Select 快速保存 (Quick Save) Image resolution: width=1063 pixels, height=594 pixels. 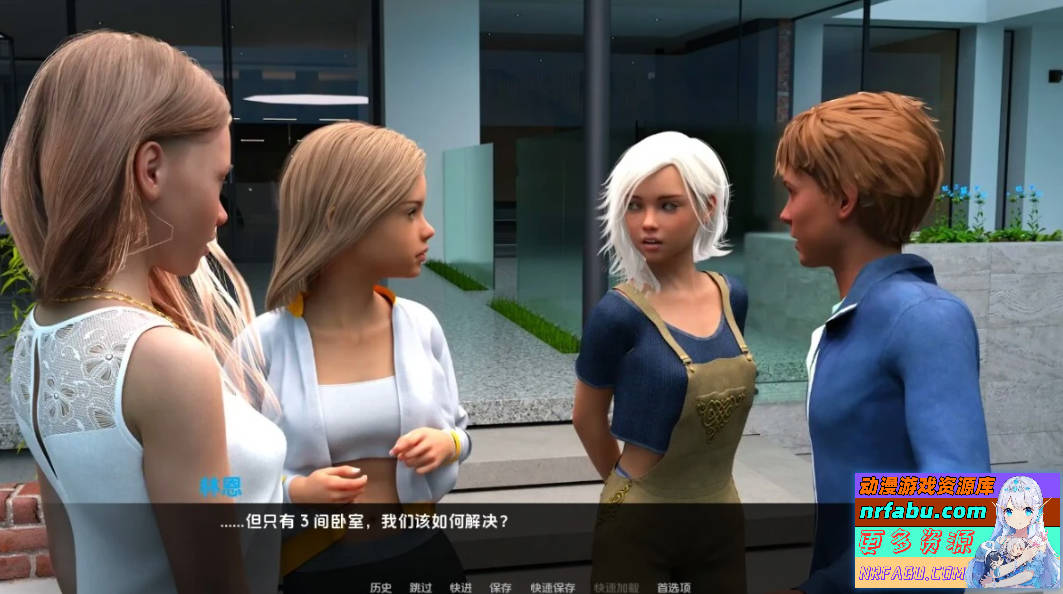[x=552, y=587]
